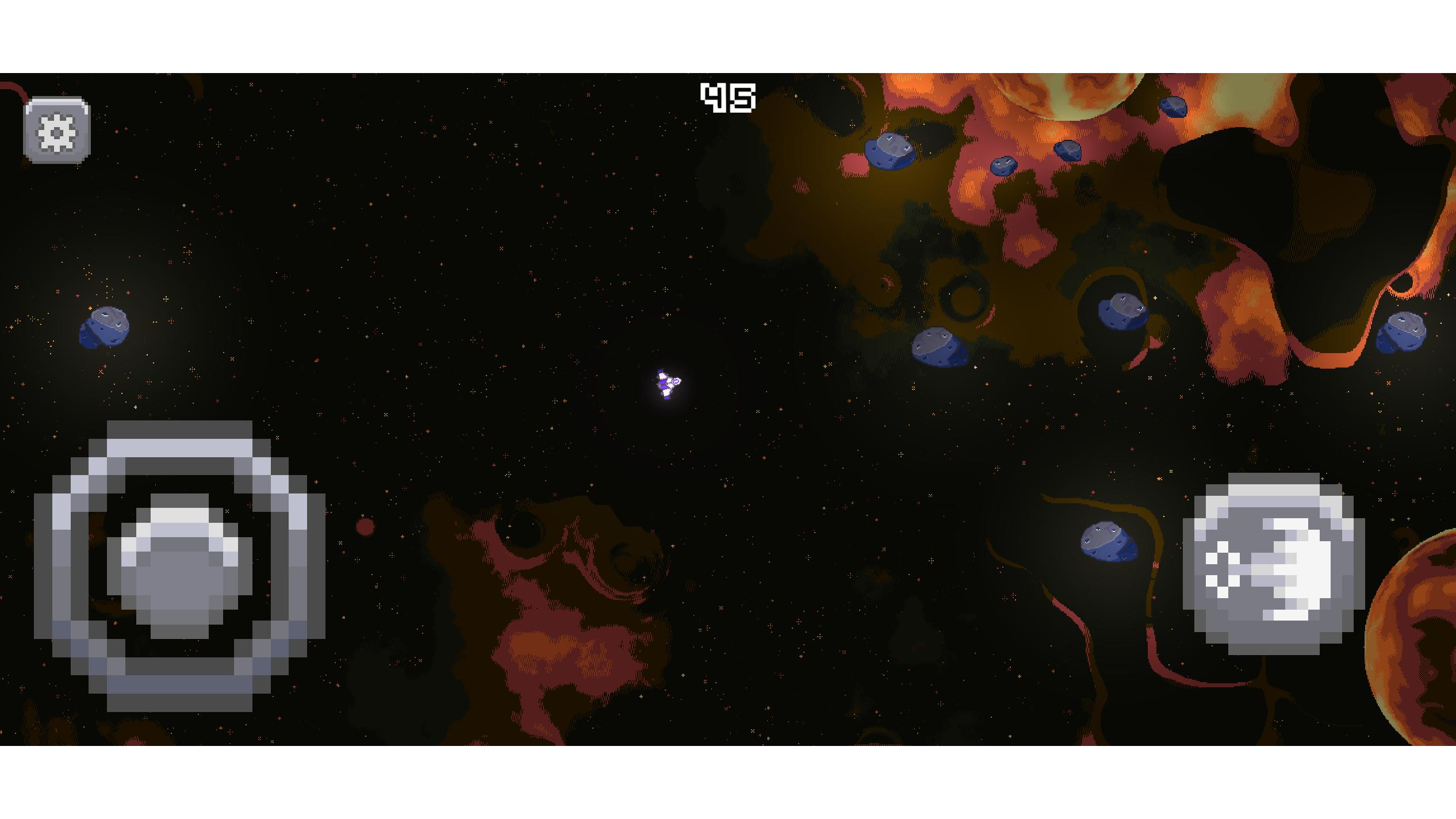Viewport: 1456px width, 819px height.
Task: Open the gear settings button
Action: 57,131
